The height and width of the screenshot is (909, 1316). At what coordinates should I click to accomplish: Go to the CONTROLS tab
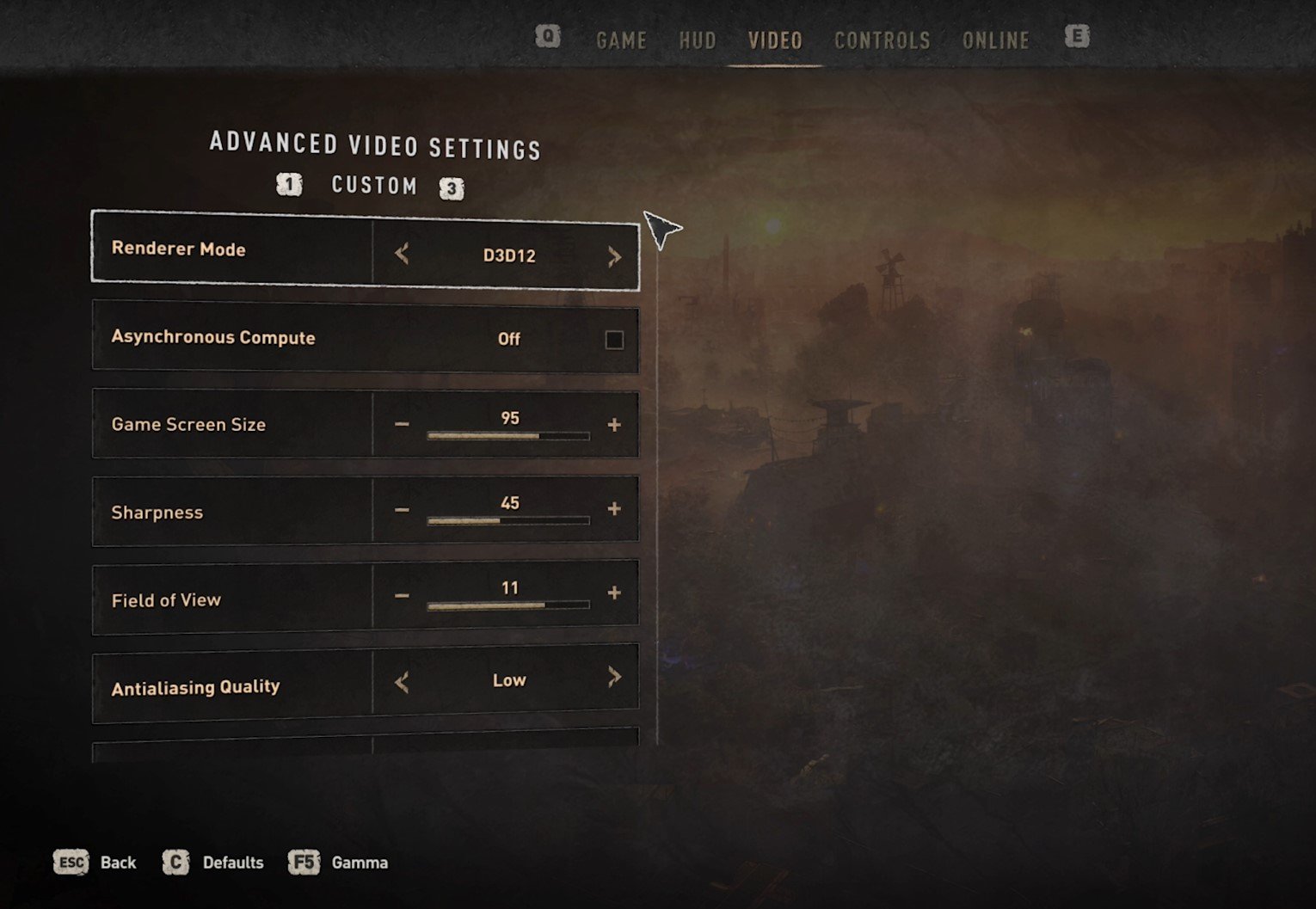[882, 40]
